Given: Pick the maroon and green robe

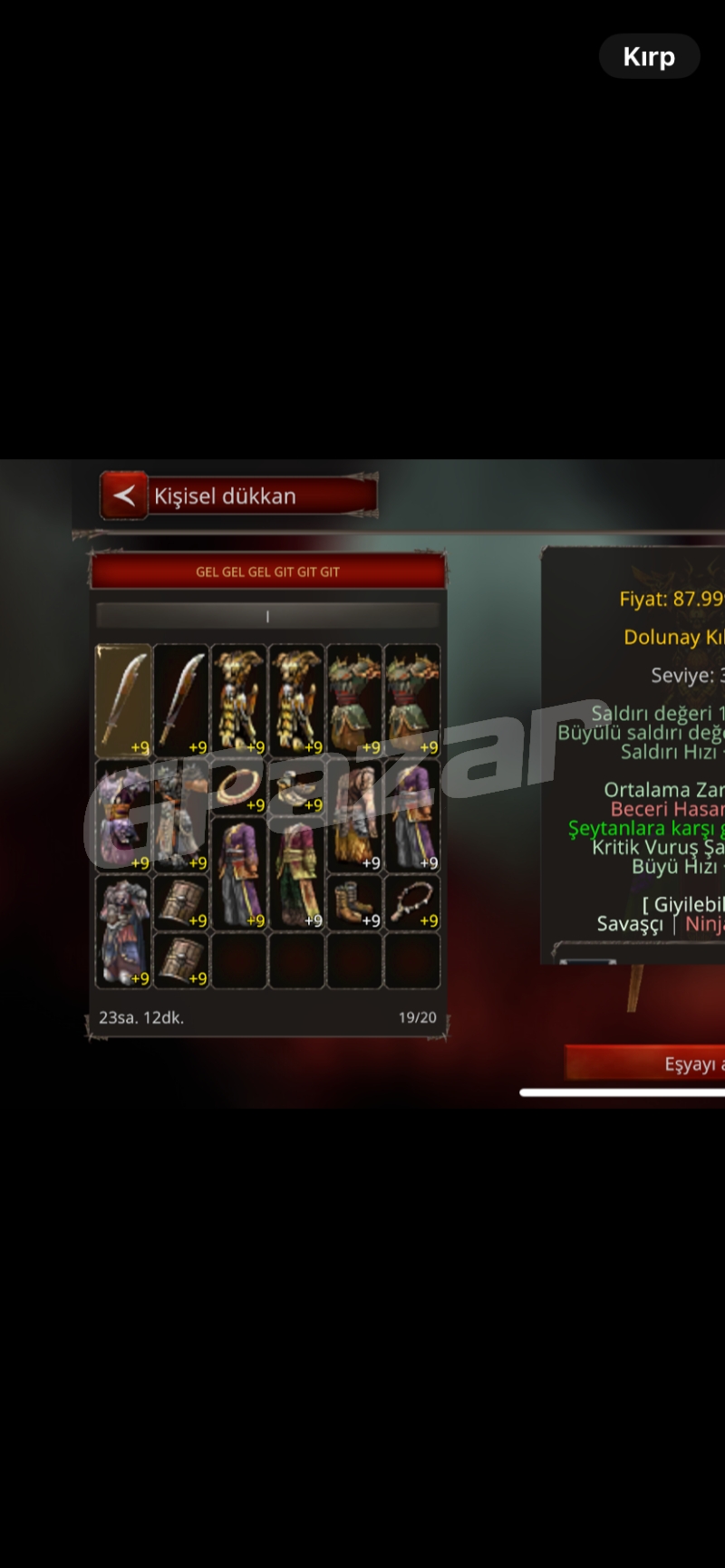Looking at the screenshot, I should click(297, 873).
